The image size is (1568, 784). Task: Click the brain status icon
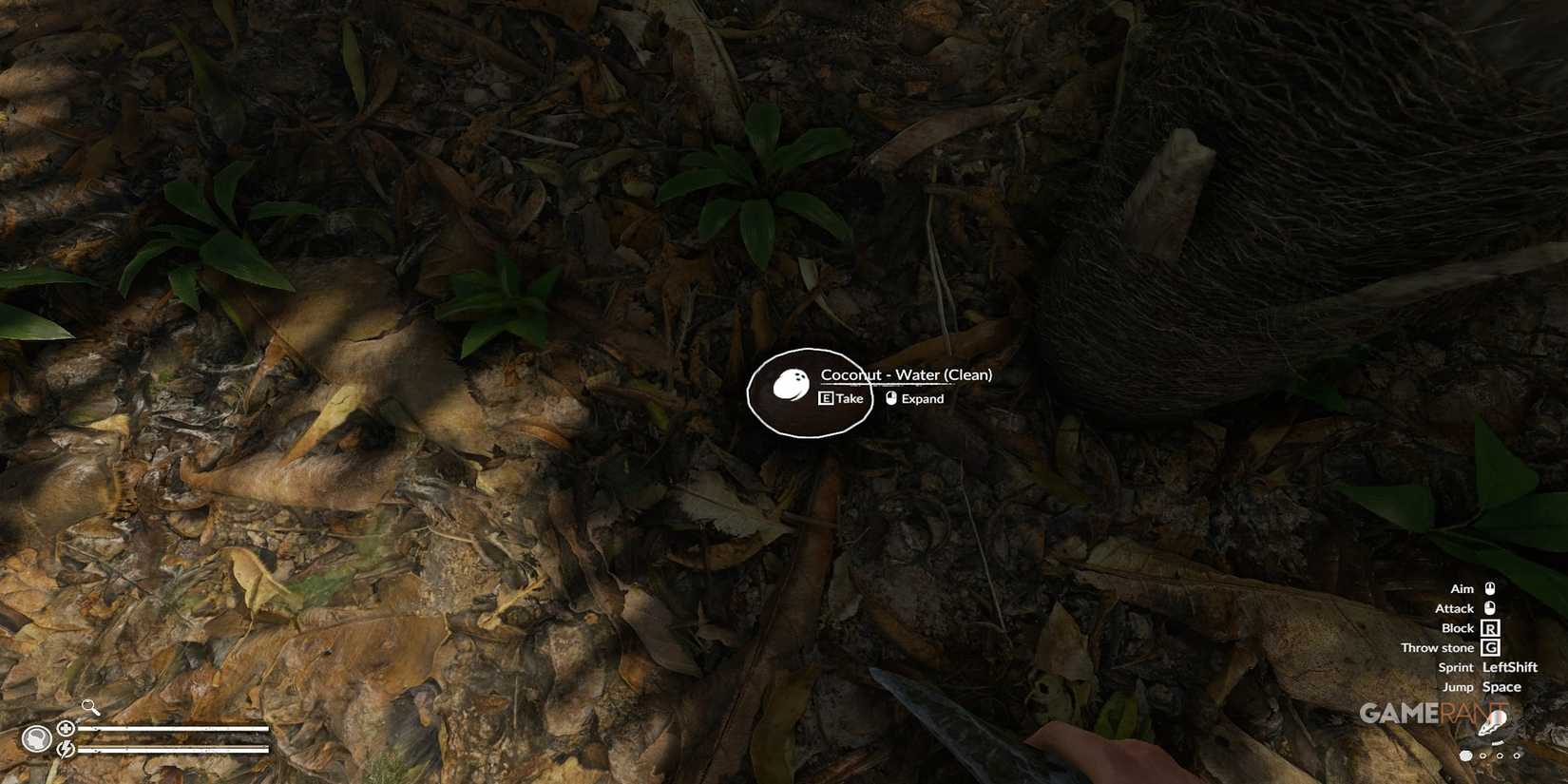coord(37,738)
